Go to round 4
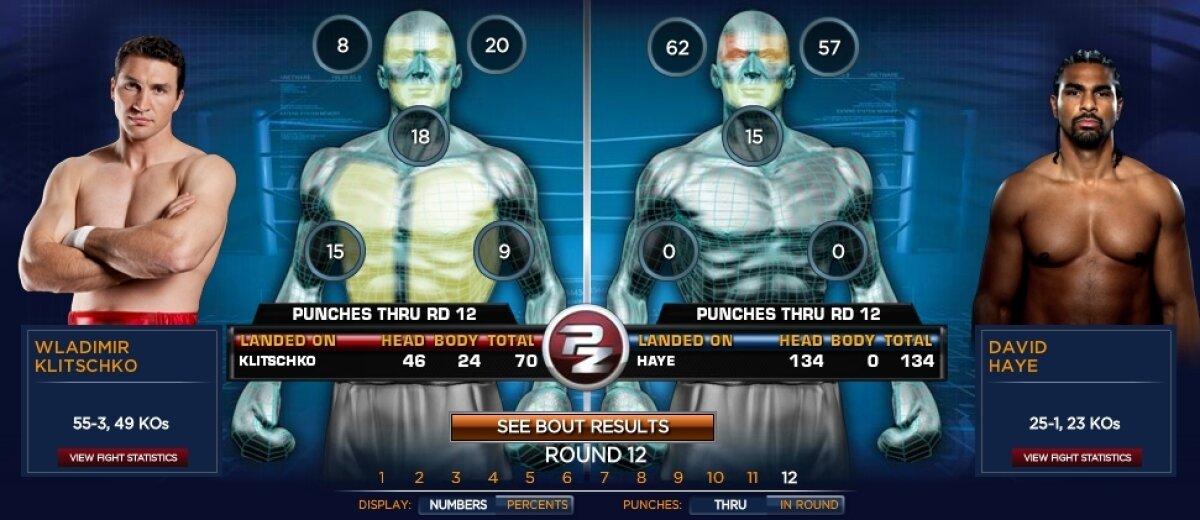Image resolution: width=1200 pixels, height=520 pixels. tap(493, 478)
